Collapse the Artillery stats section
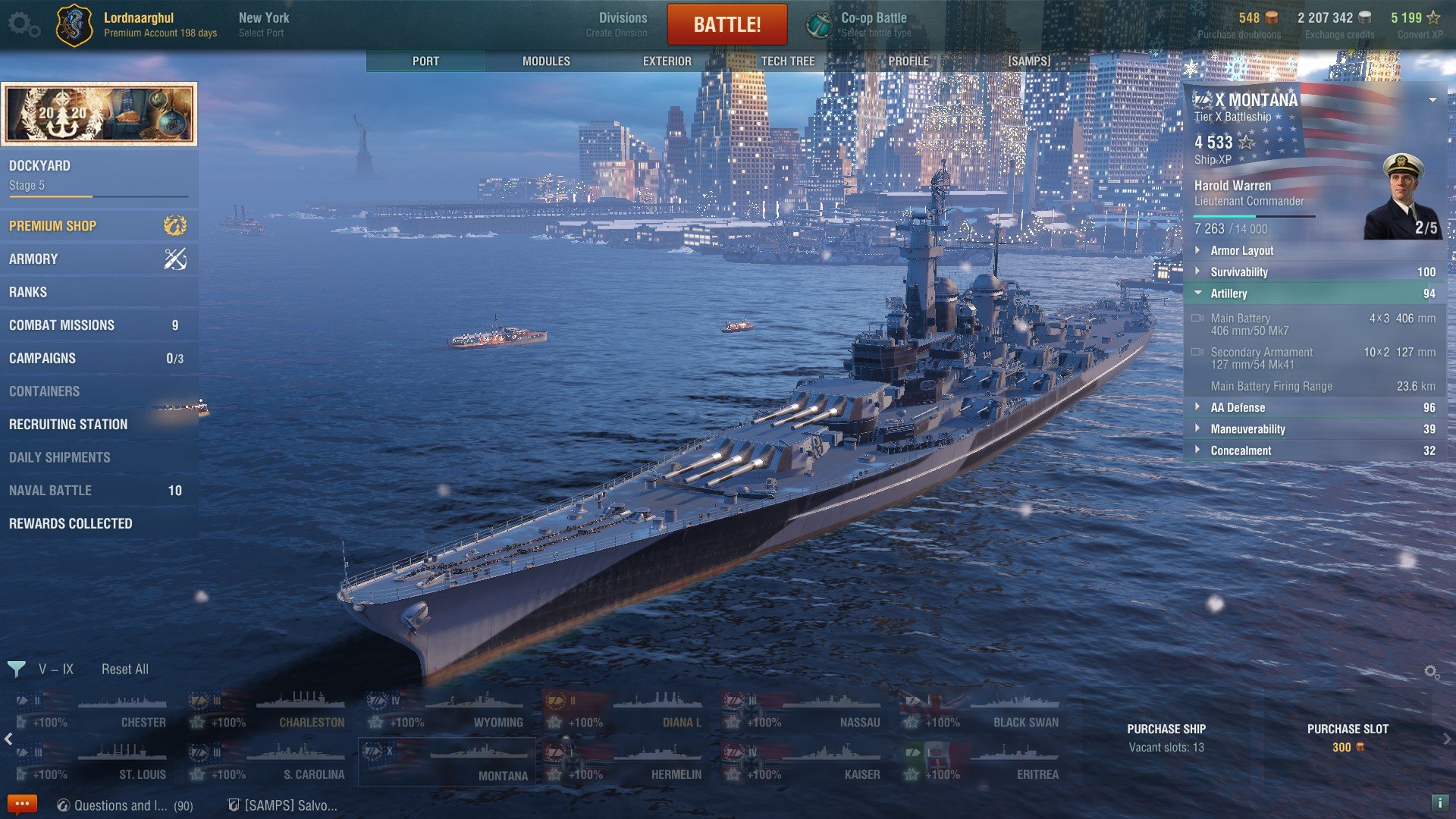This screenshot has width=1456, height=819. click(1228, 293)
